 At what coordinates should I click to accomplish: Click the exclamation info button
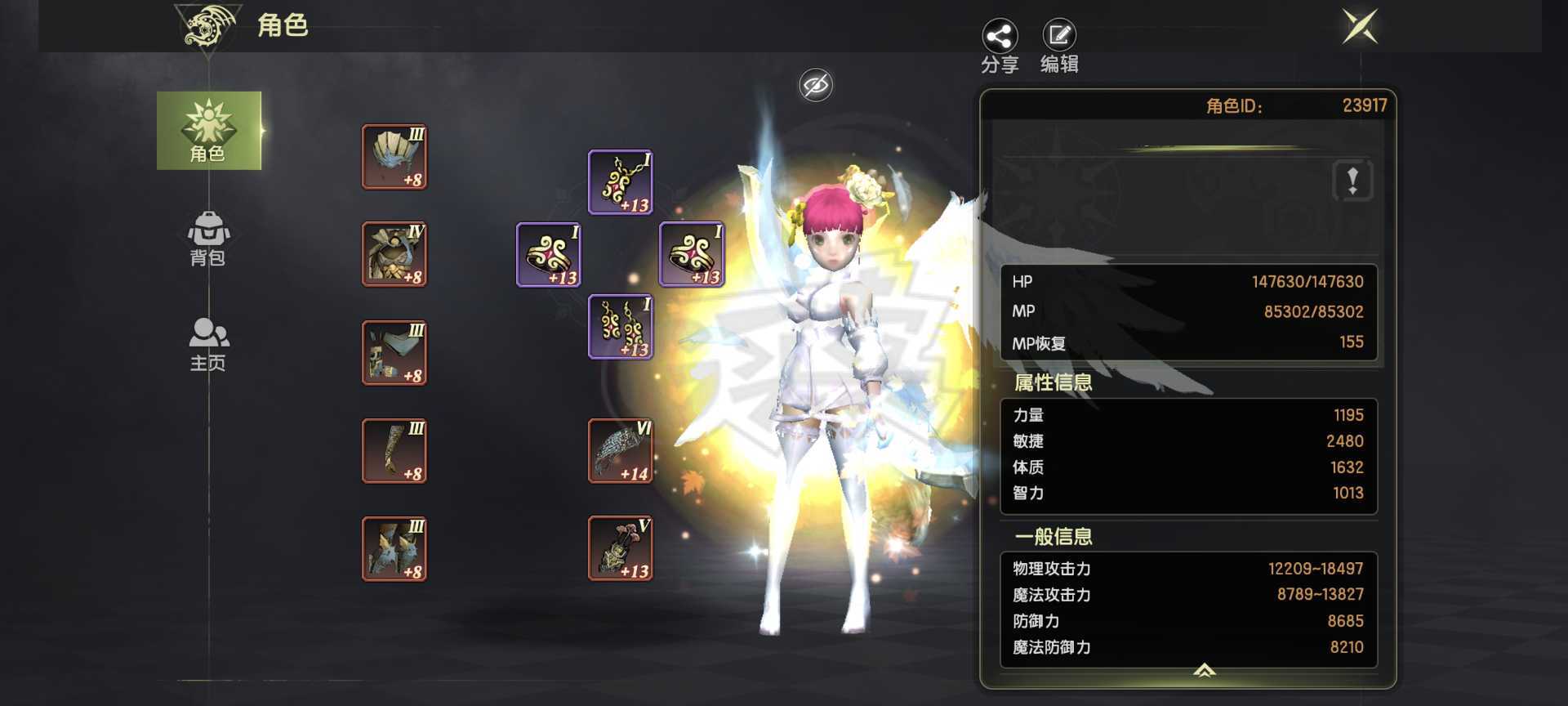coord(1352,180)
